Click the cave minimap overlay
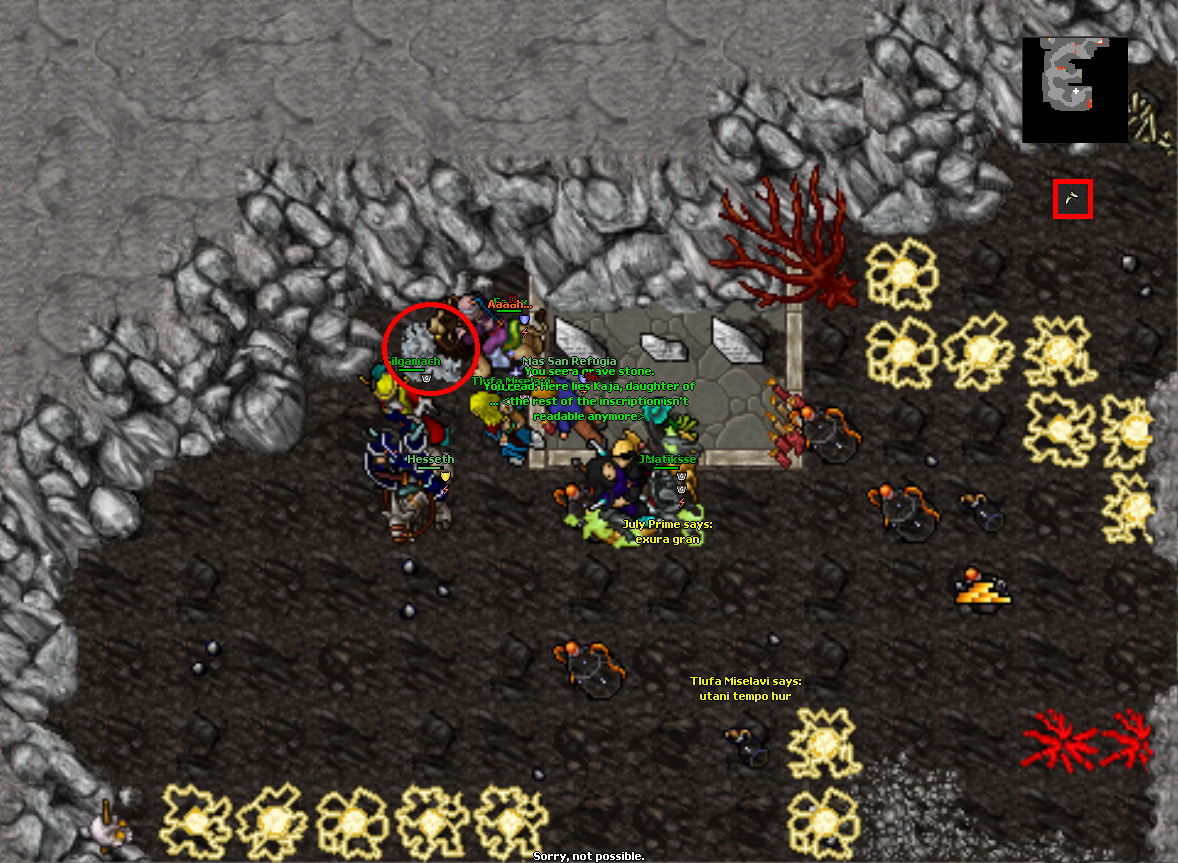Image resolution: width=1178 pixels, height=863 pixels. point(1074,90)
